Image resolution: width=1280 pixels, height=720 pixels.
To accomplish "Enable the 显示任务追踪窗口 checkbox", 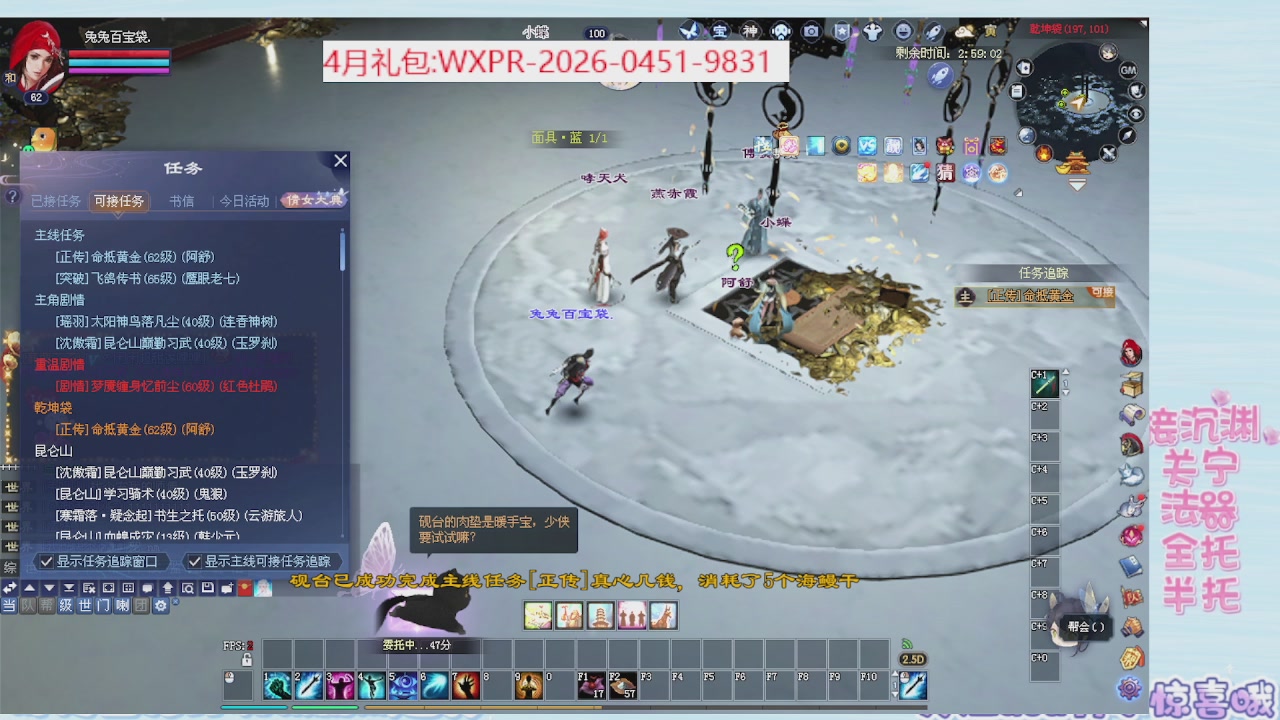I will point(47,561).
